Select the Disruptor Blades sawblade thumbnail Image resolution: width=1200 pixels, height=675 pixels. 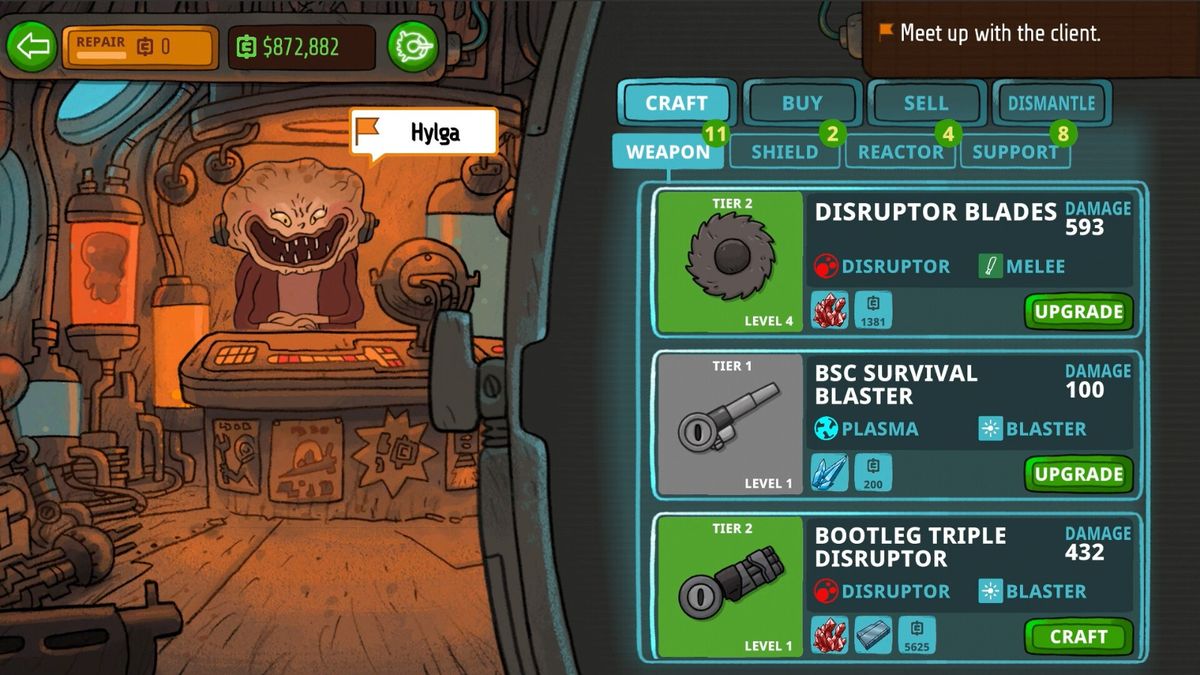pyautogui.click(x=730, y=261)
